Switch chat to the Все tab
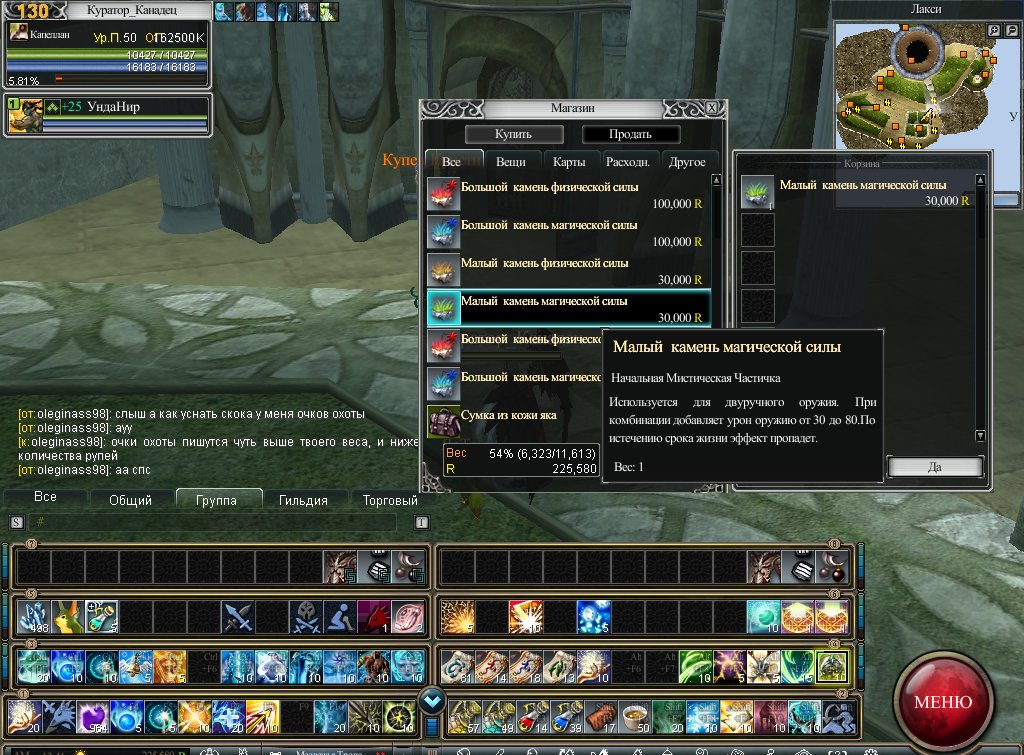Viewport: 1024px width, 755px height. (45, 498)
